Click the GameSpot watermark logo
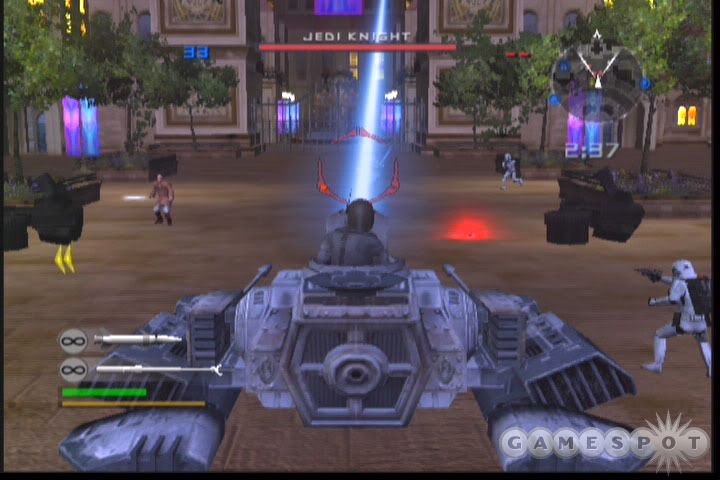 [603, 441]
